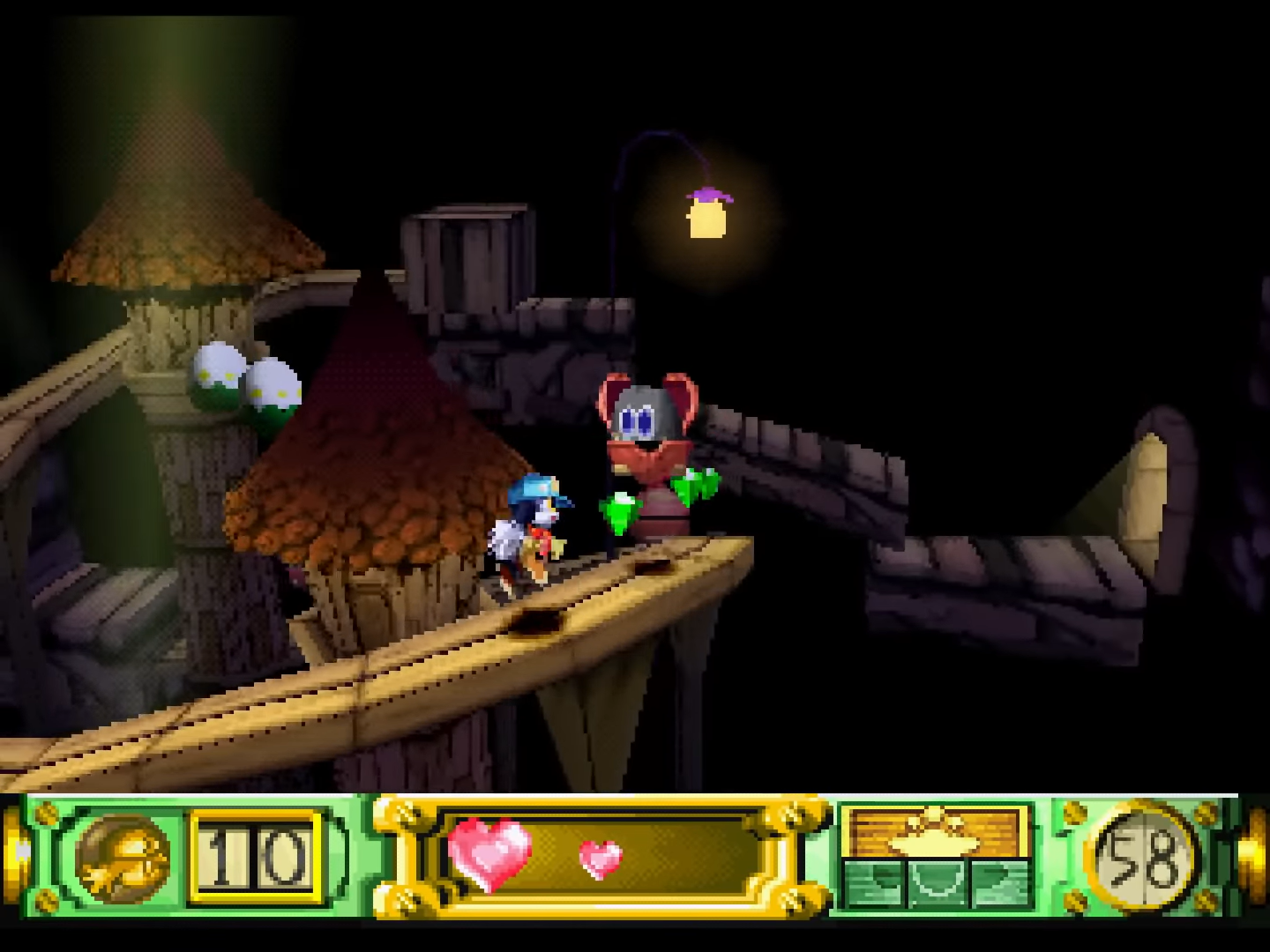Viewport: 1270px width, 952px height.
Task: Click the golden Klonoa lives icon
Action: coord(123,856)
